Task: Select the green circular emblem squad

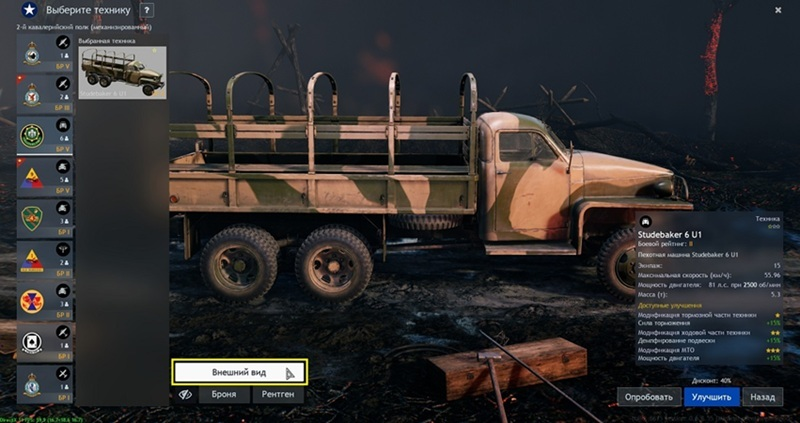Action: click(x=32, y=135)
